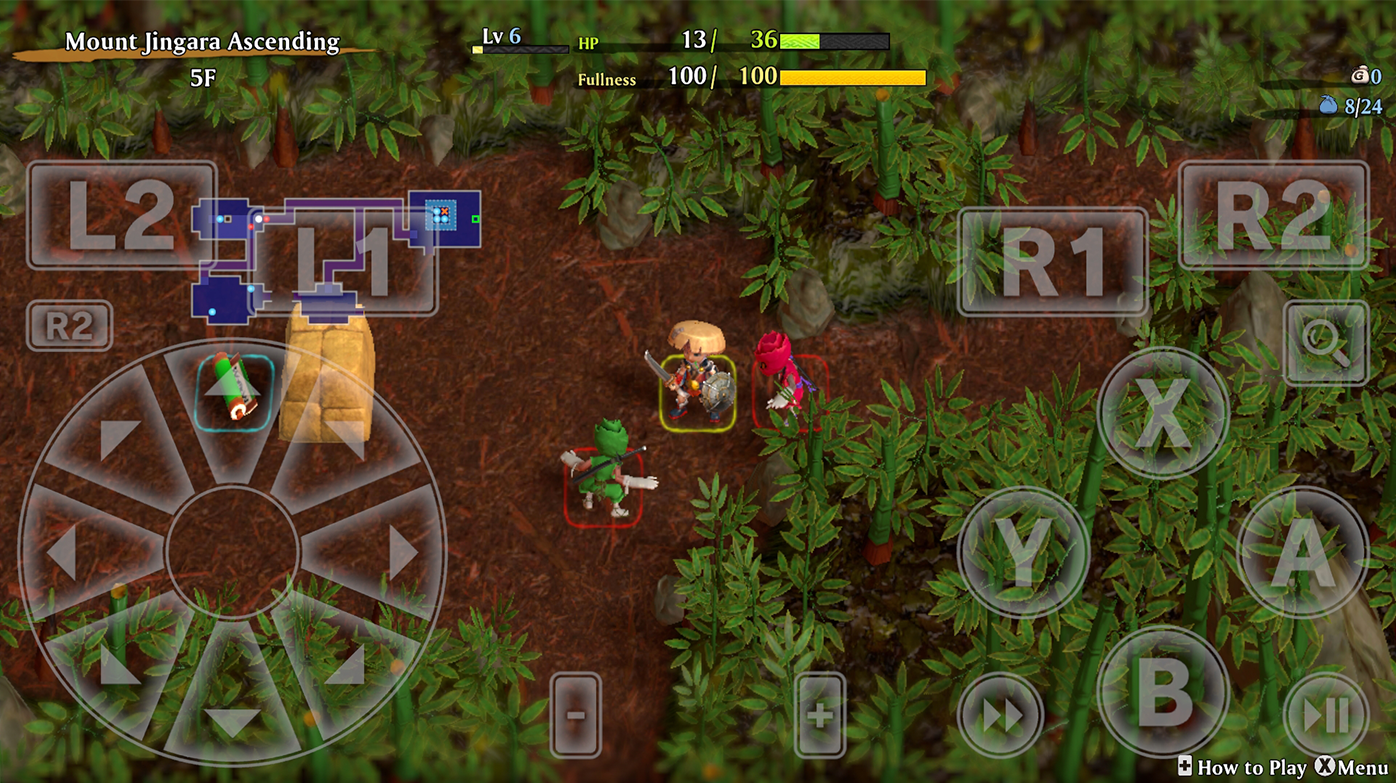This screenshot has height=783, width=1396.
Task: Tap the R1 shoulder button
Action: [1052, 262]
